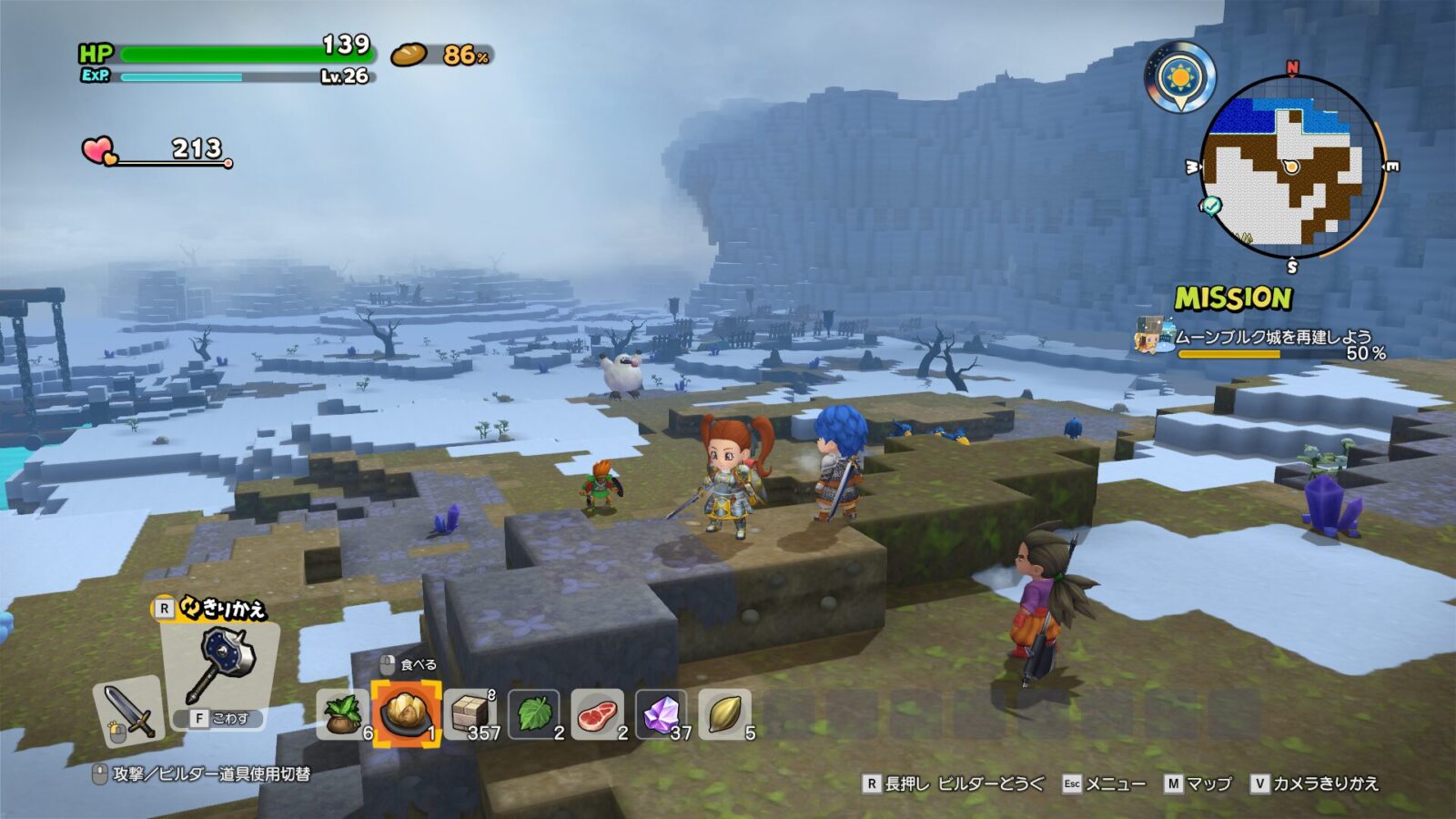Choose the highlighted baked potato slot
This screenshot has width=1456, height=819.
[406, 713]
